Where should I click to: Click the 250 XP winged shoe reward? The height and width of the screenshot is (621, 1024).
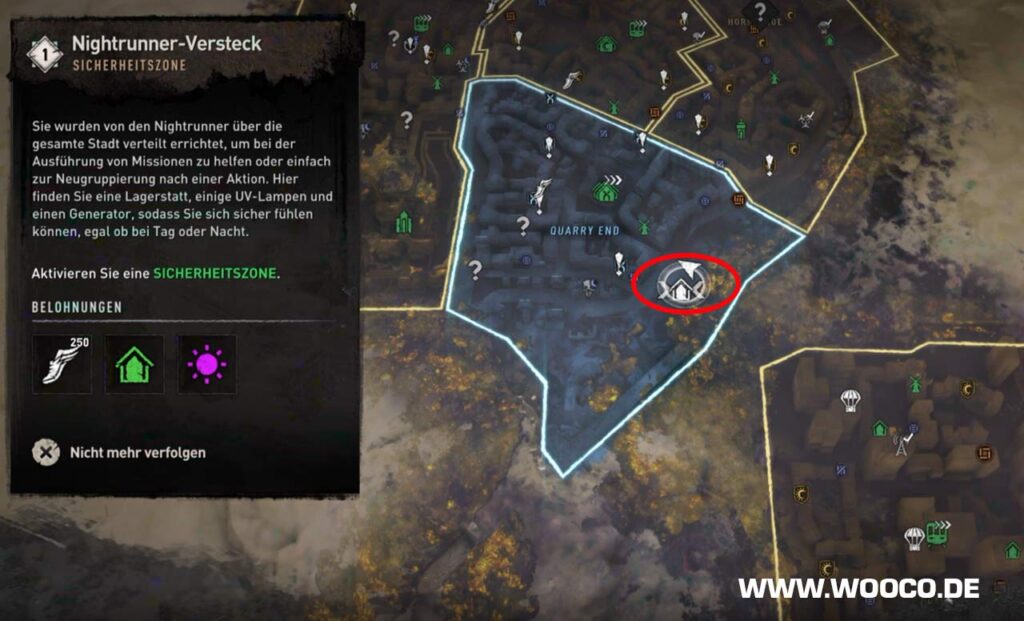coord(62,363)
